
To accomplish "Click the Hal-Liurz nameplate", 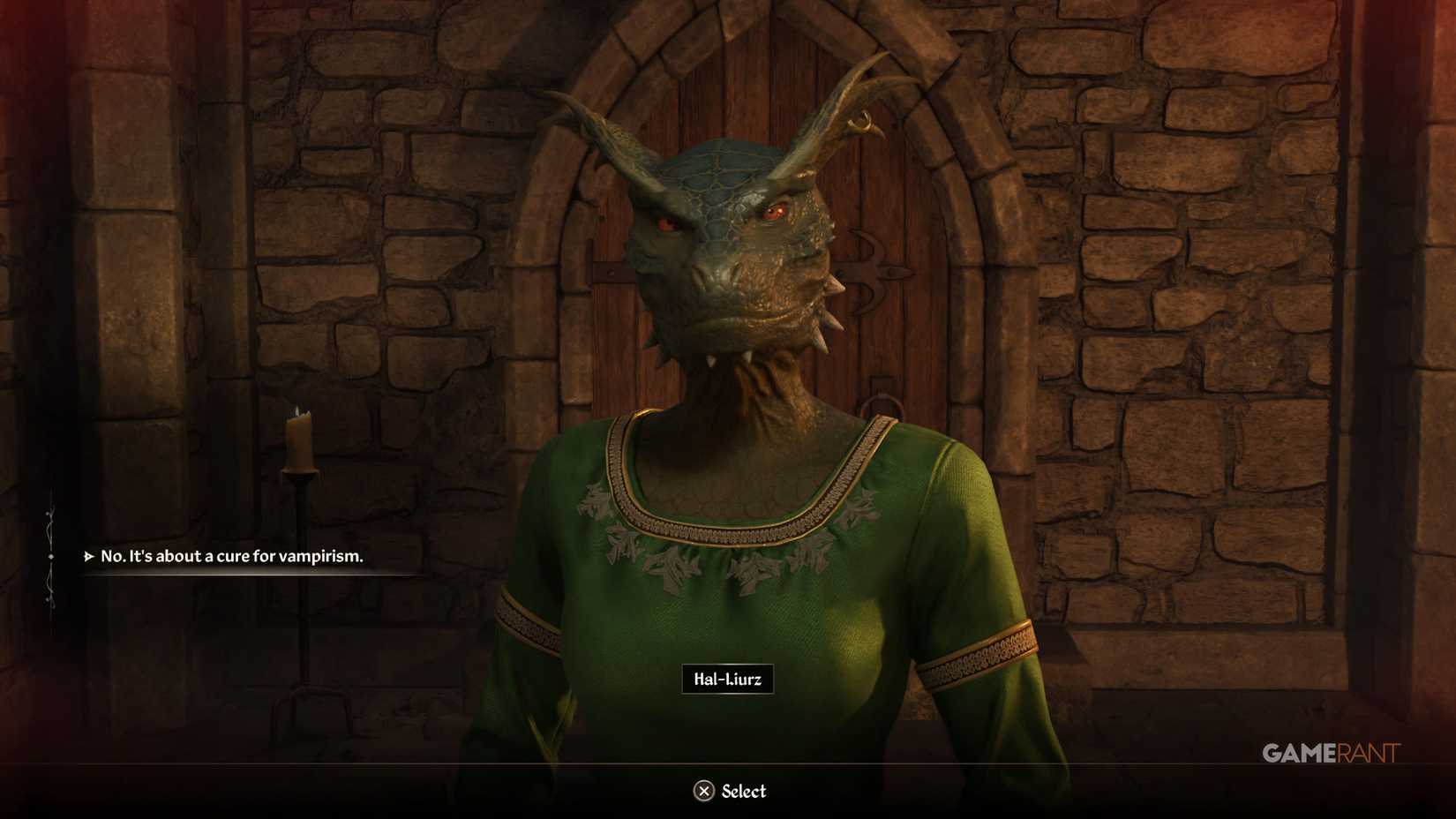I will tap(728, 680).
